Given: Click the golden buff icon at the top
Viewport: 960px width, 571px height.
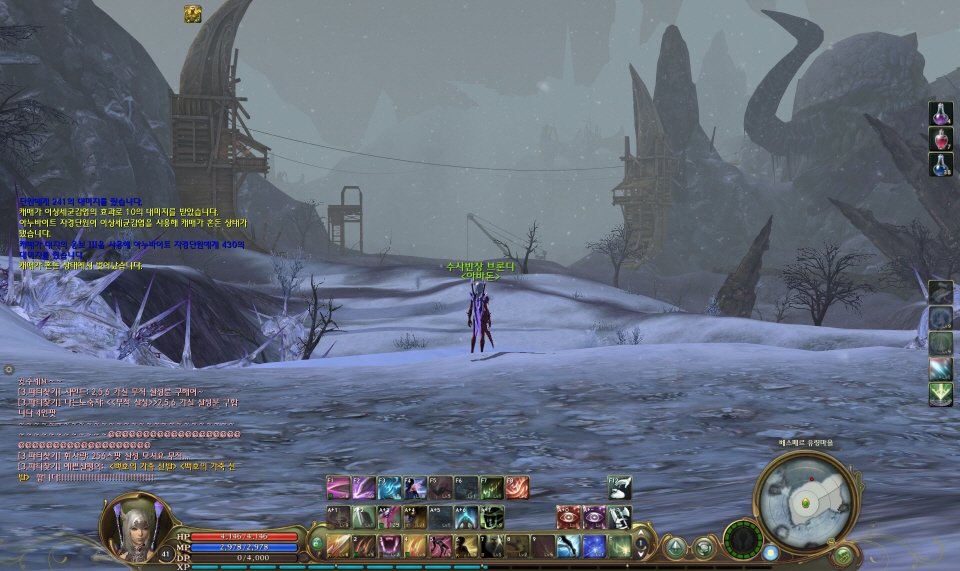Looking at the screenshot, I should point(192,13).
